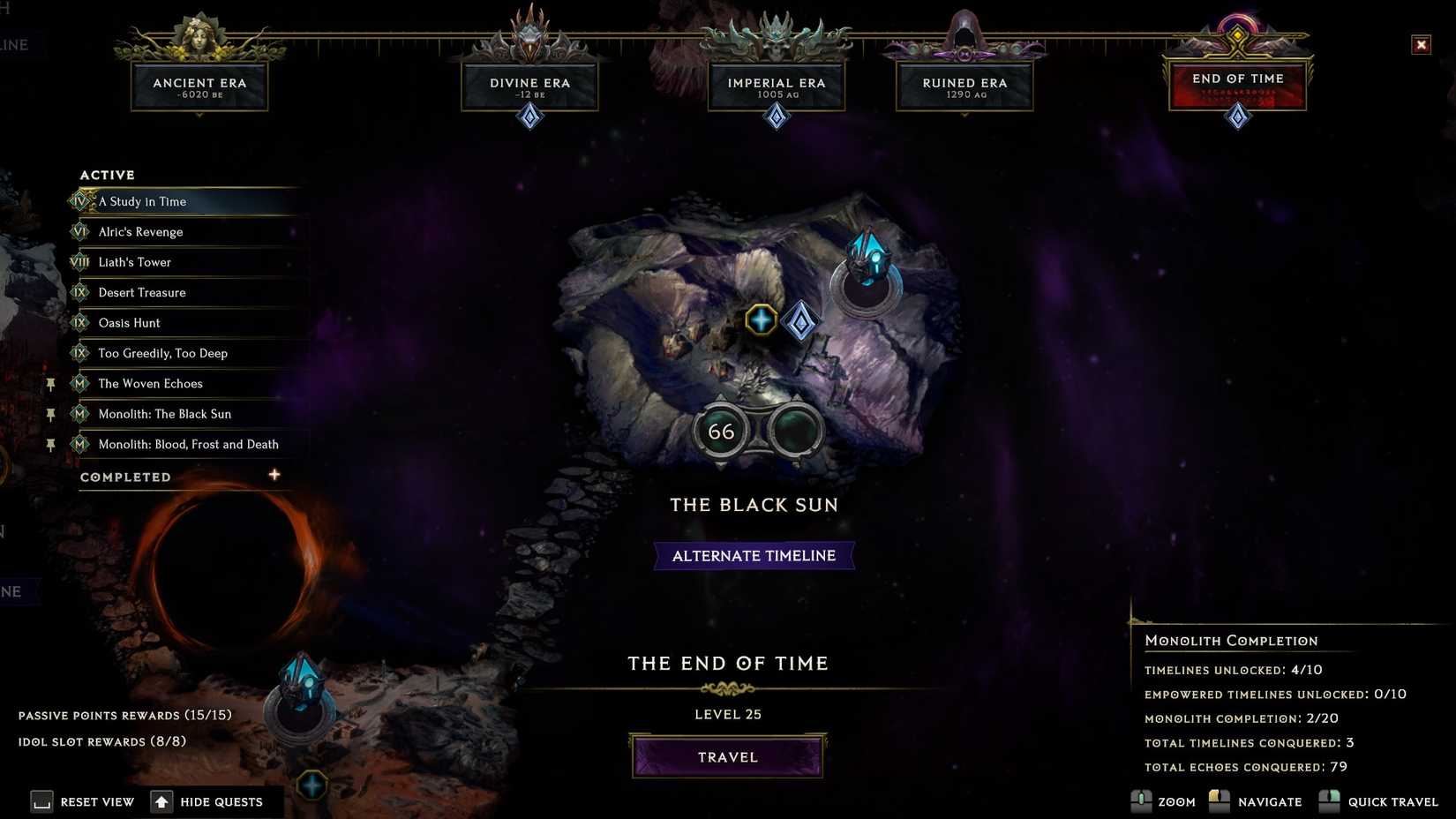Select the Quick Travel icon
Screen dimensions: 1456x819
coord(1328,801)
